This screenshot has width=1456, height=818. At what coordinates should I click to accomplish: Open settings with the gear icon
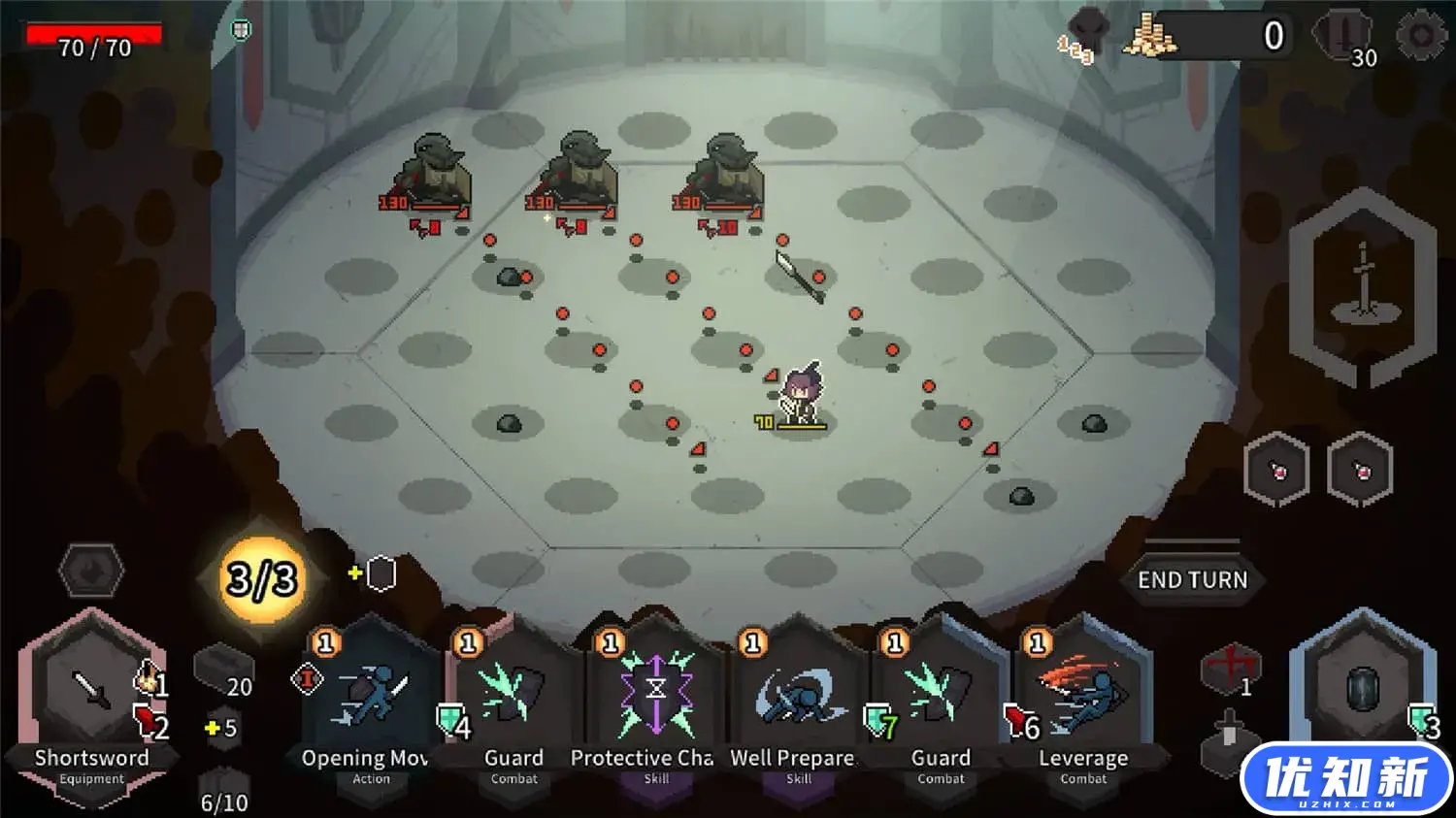(1420, 36)
